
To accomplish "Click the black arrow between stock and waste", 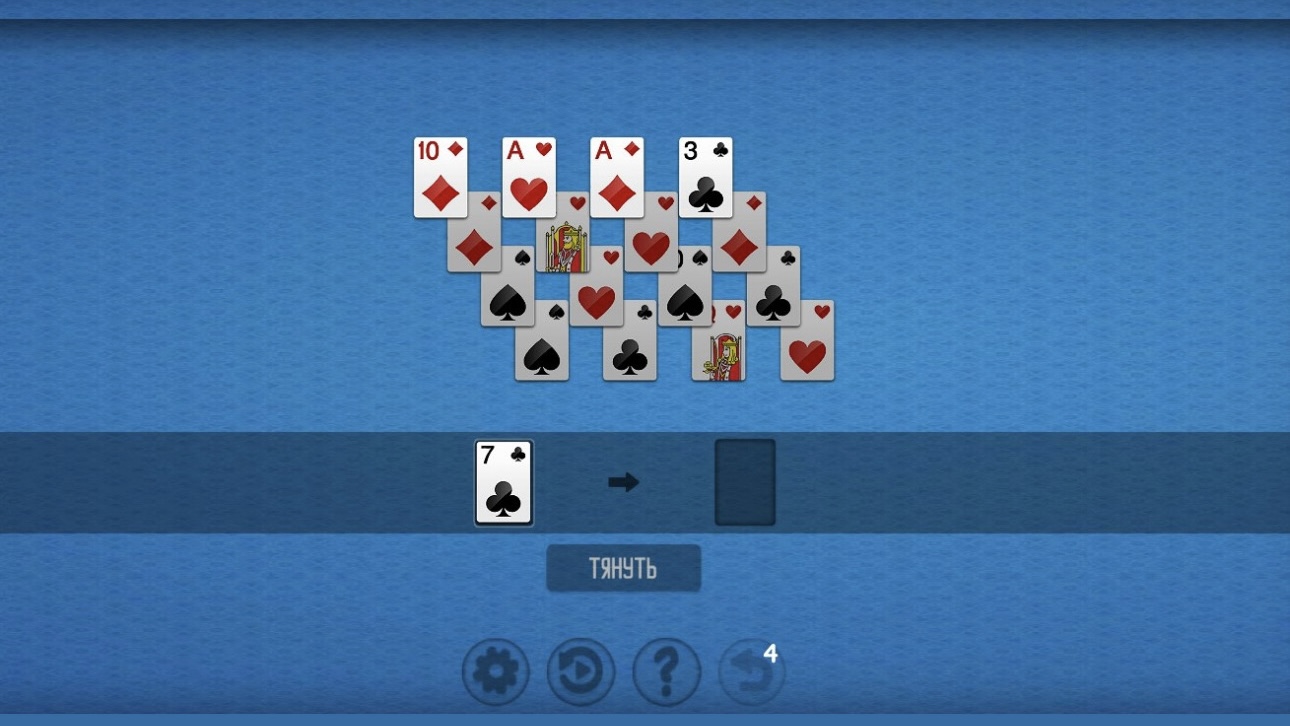I will (622, 482).
